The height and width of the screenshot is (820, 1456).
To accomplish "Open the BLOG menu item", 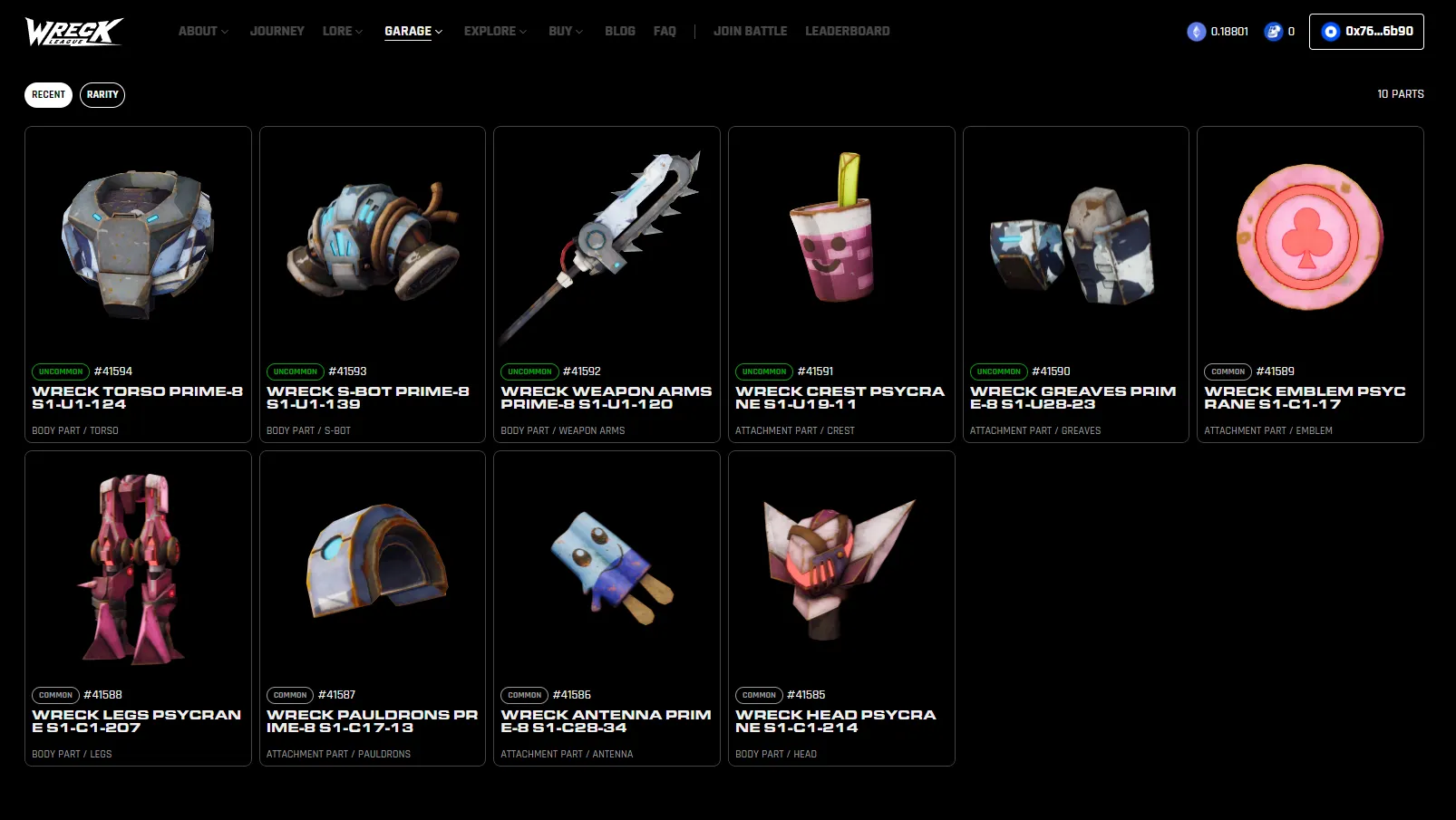I will (620, 31).
